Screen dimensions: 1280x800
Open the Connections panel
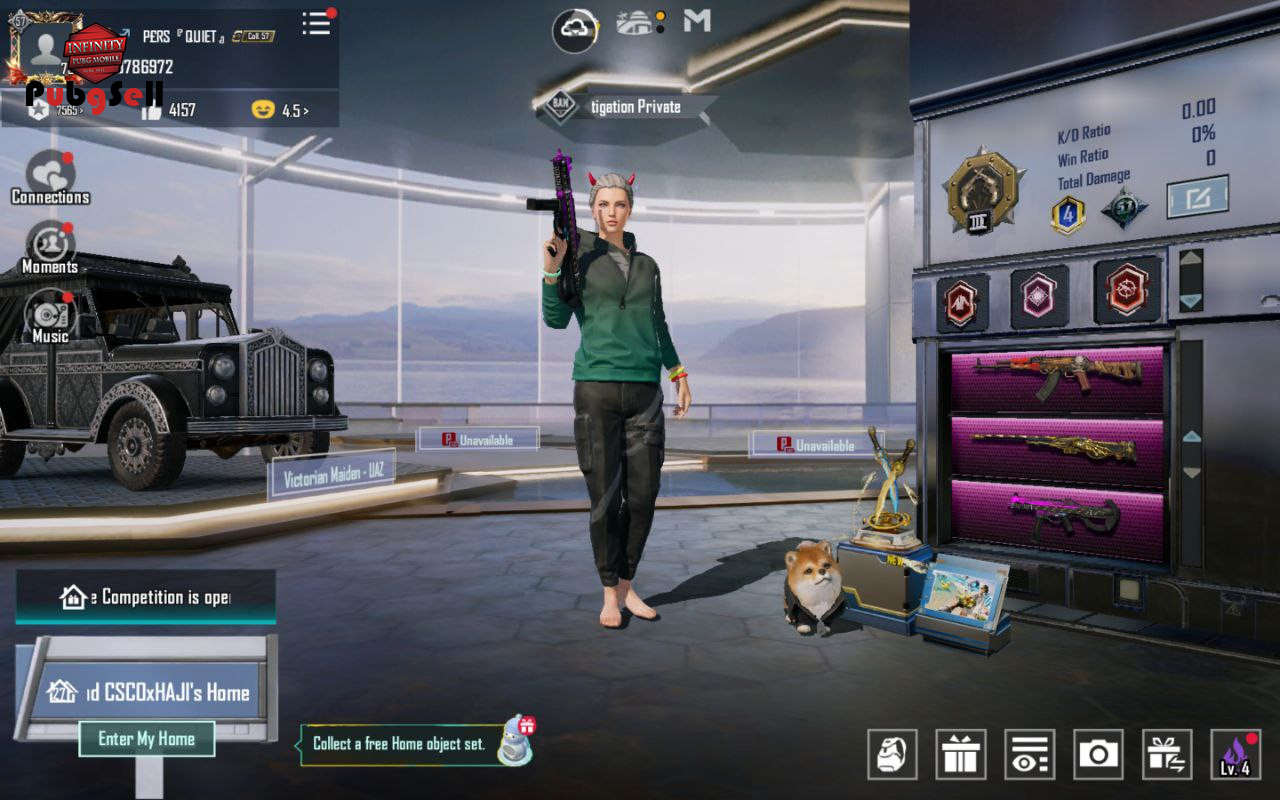click(50, 177)
